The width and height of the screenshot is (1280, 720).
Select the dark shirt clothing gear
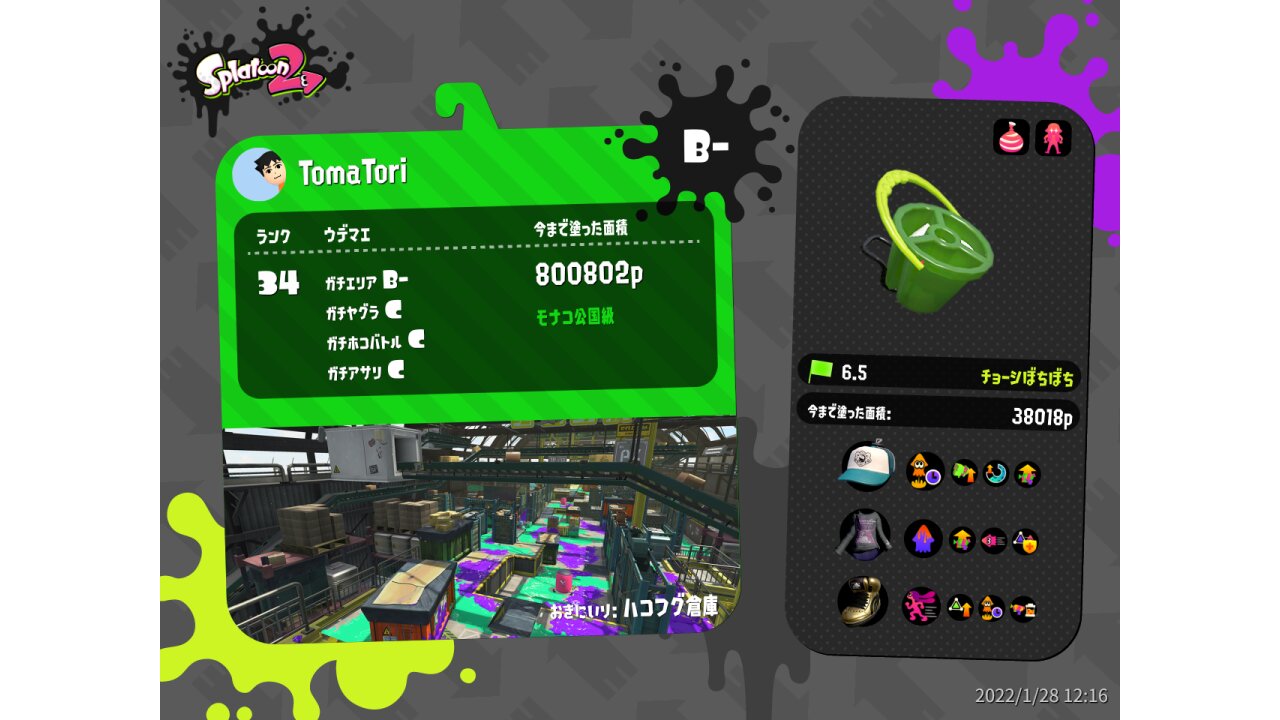(863, 535)
